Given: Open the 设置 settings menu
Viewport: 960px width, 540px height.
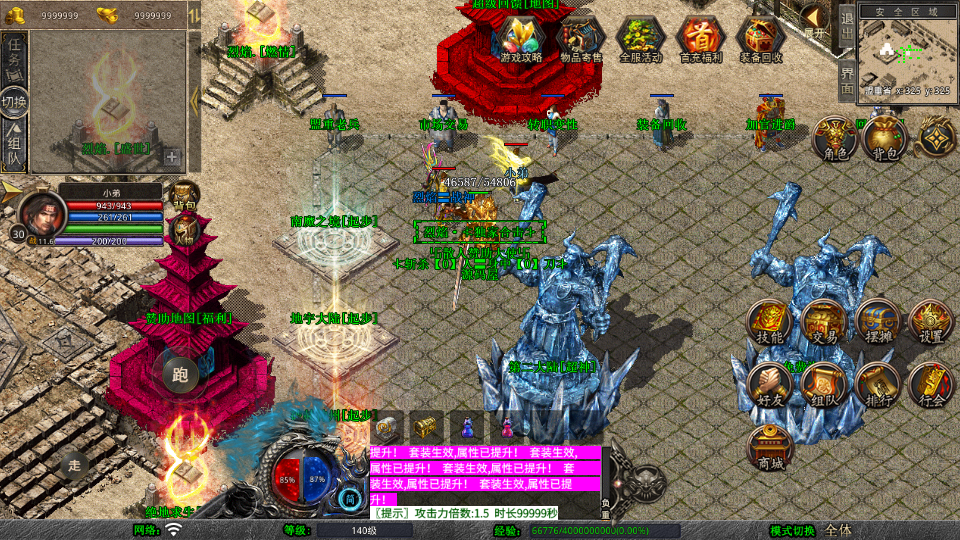Looking at the screenshot, I should pyautogui.click(x=931, y=322).
